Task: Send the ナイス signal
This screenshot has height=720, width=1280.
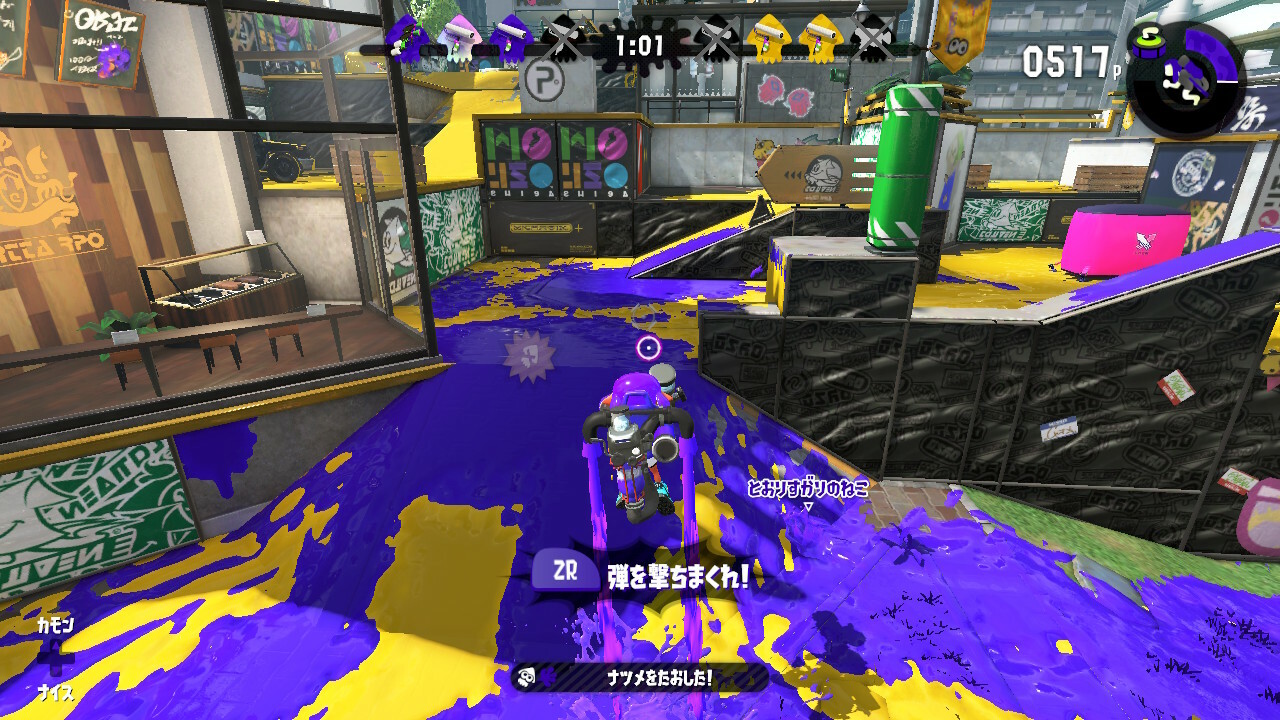Action: 55,692
